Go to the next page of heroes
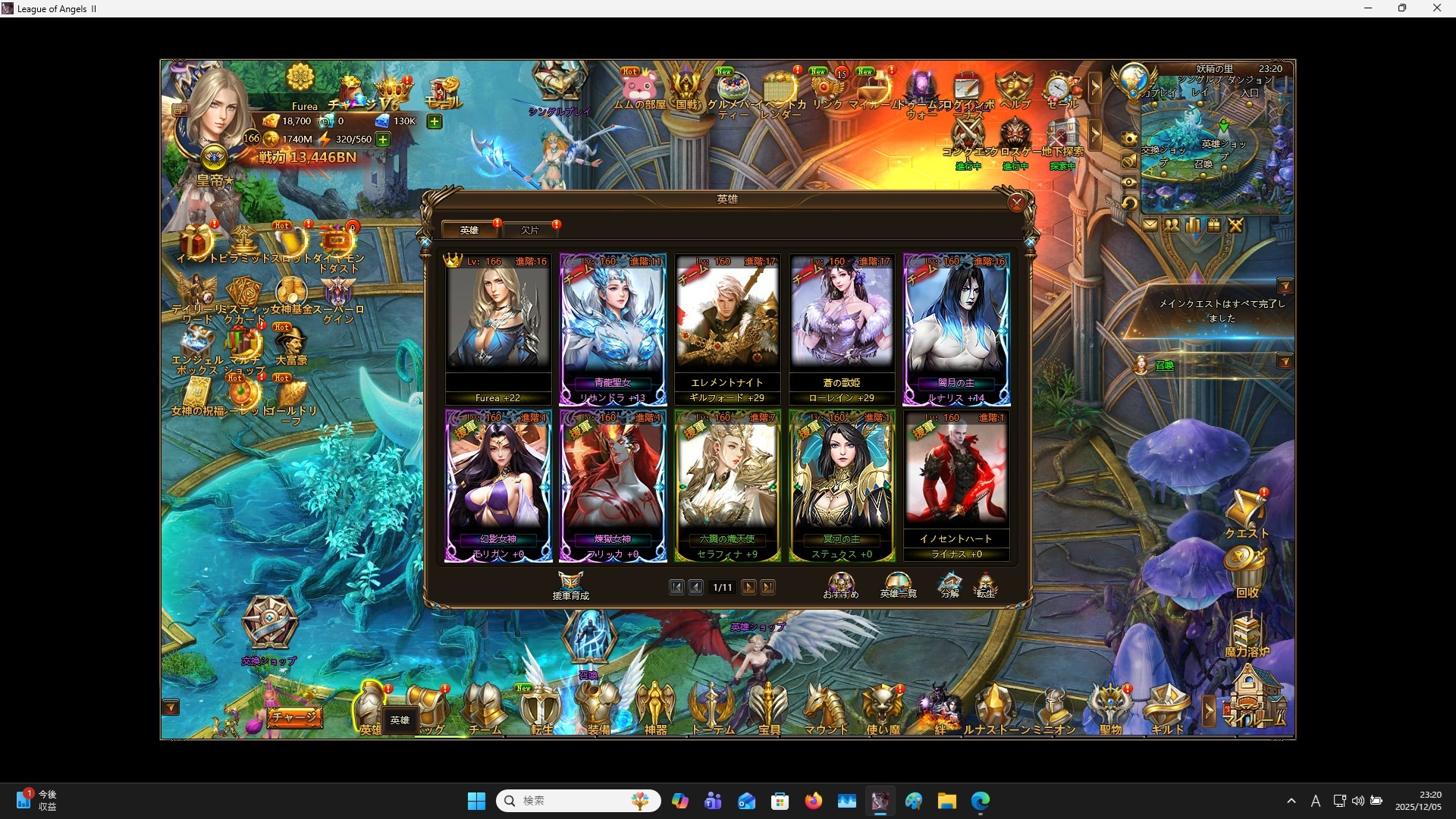 [x=748, y=587]
